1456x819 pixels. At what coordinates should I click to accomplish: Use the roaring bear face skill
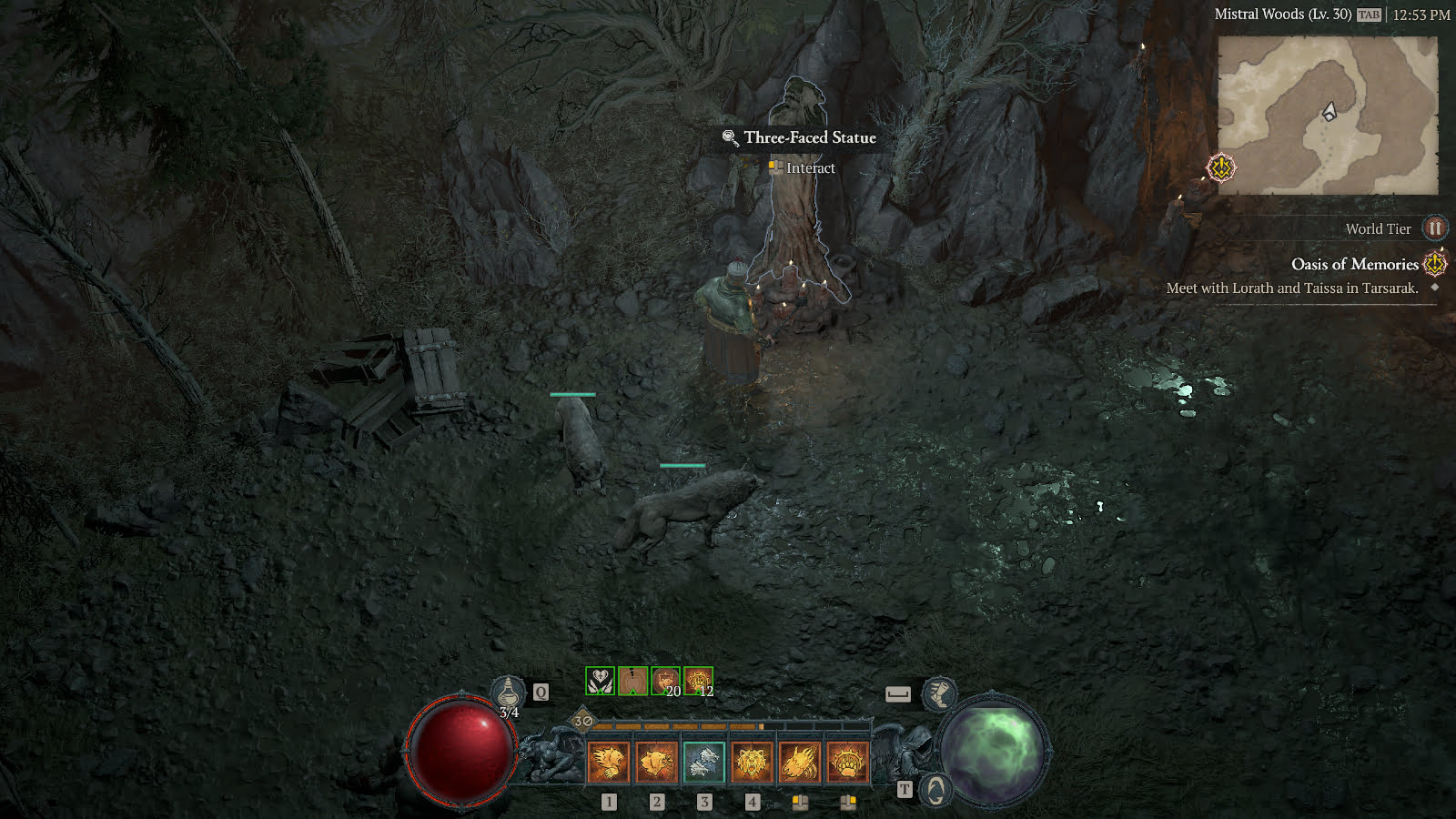tap(752, 762)
